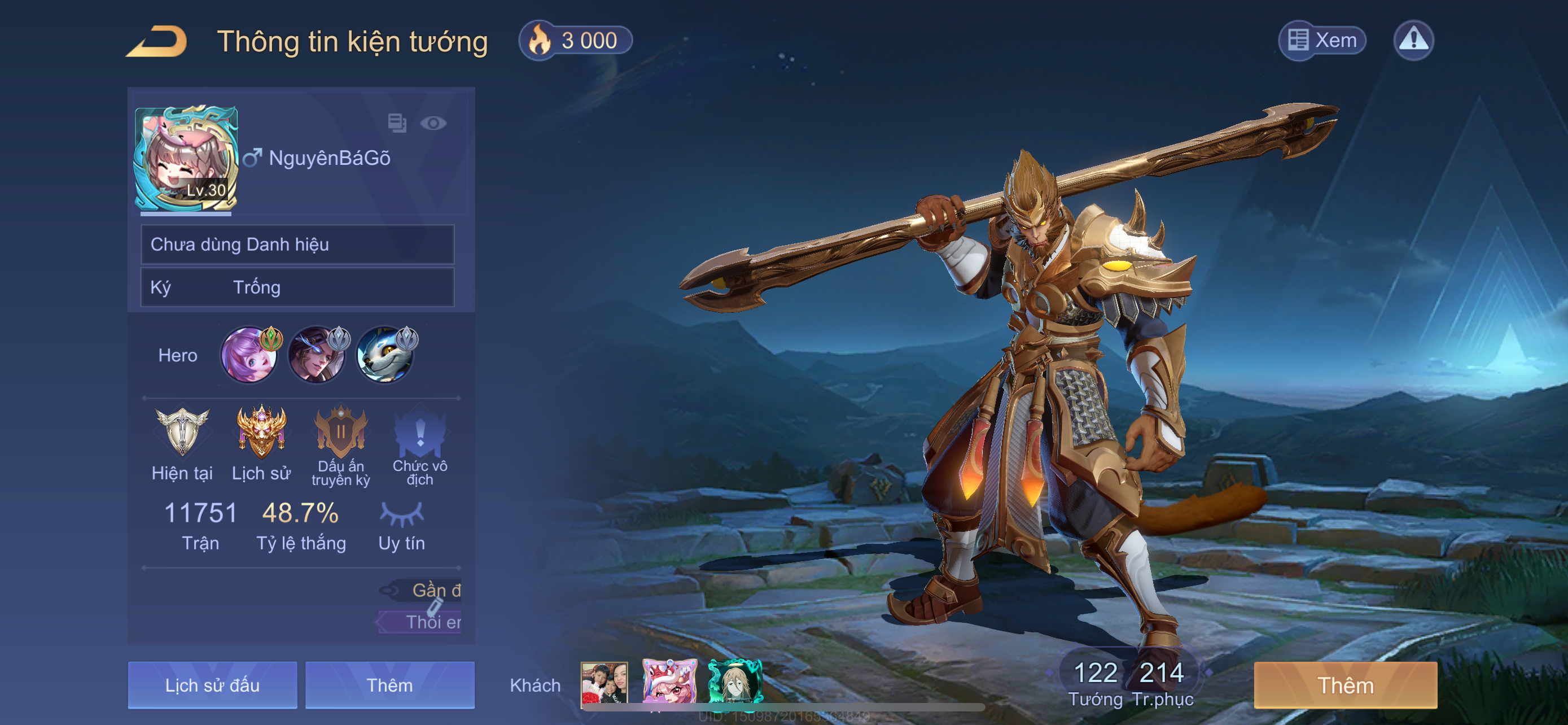
Task: Open the family photo visitor avatar
Action: tap(604, 683)
